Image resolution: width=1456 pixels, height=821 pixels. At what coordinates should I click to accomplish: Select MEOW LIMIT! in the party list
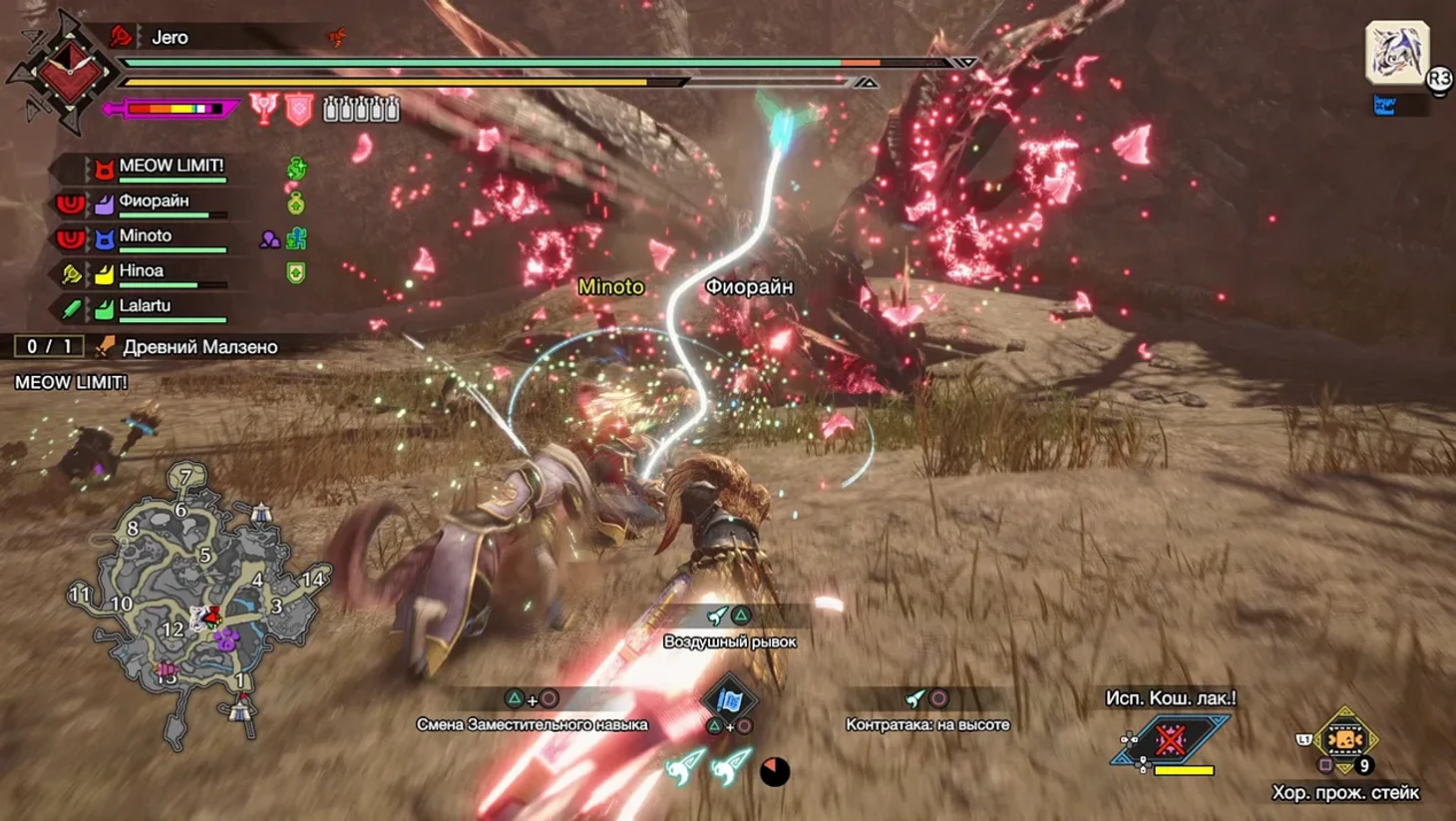(171, 167)
